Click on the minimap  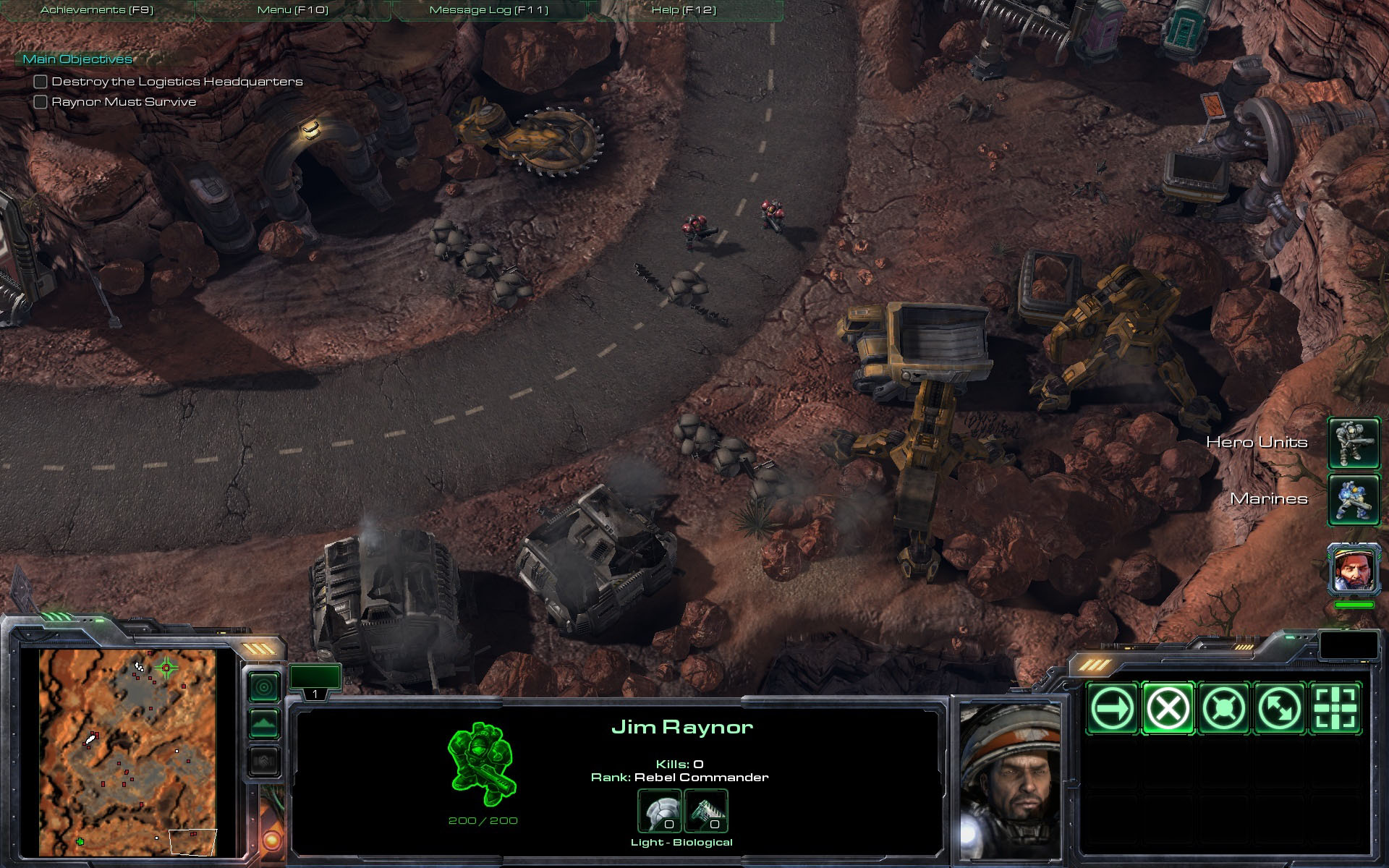128,752
